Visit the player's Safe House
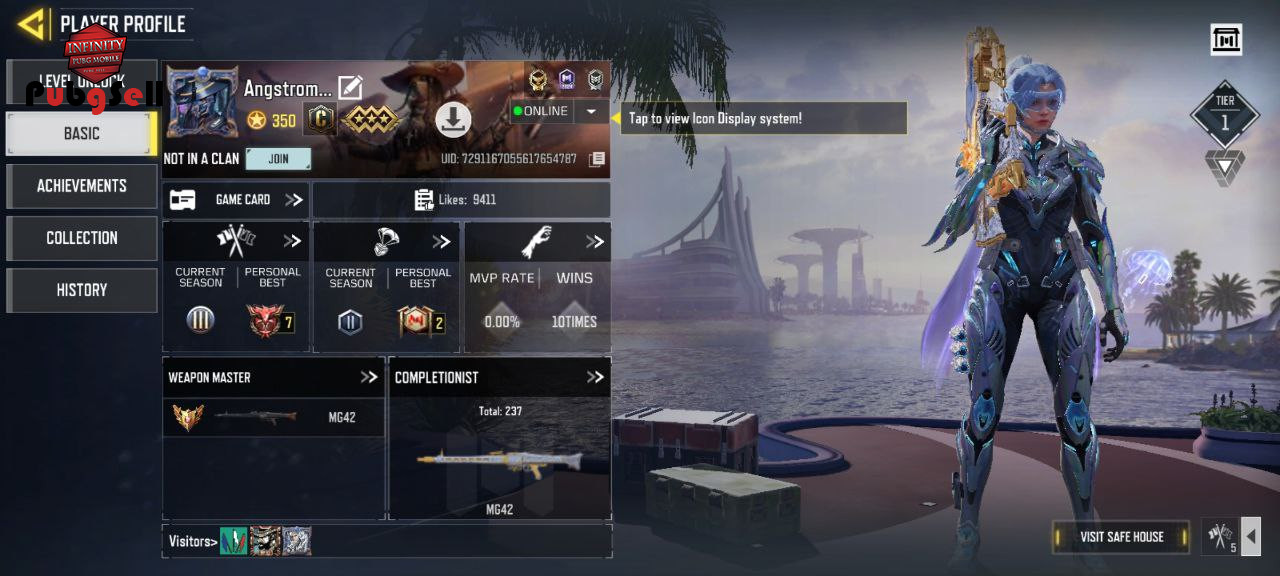 (x=1121, y=537)
